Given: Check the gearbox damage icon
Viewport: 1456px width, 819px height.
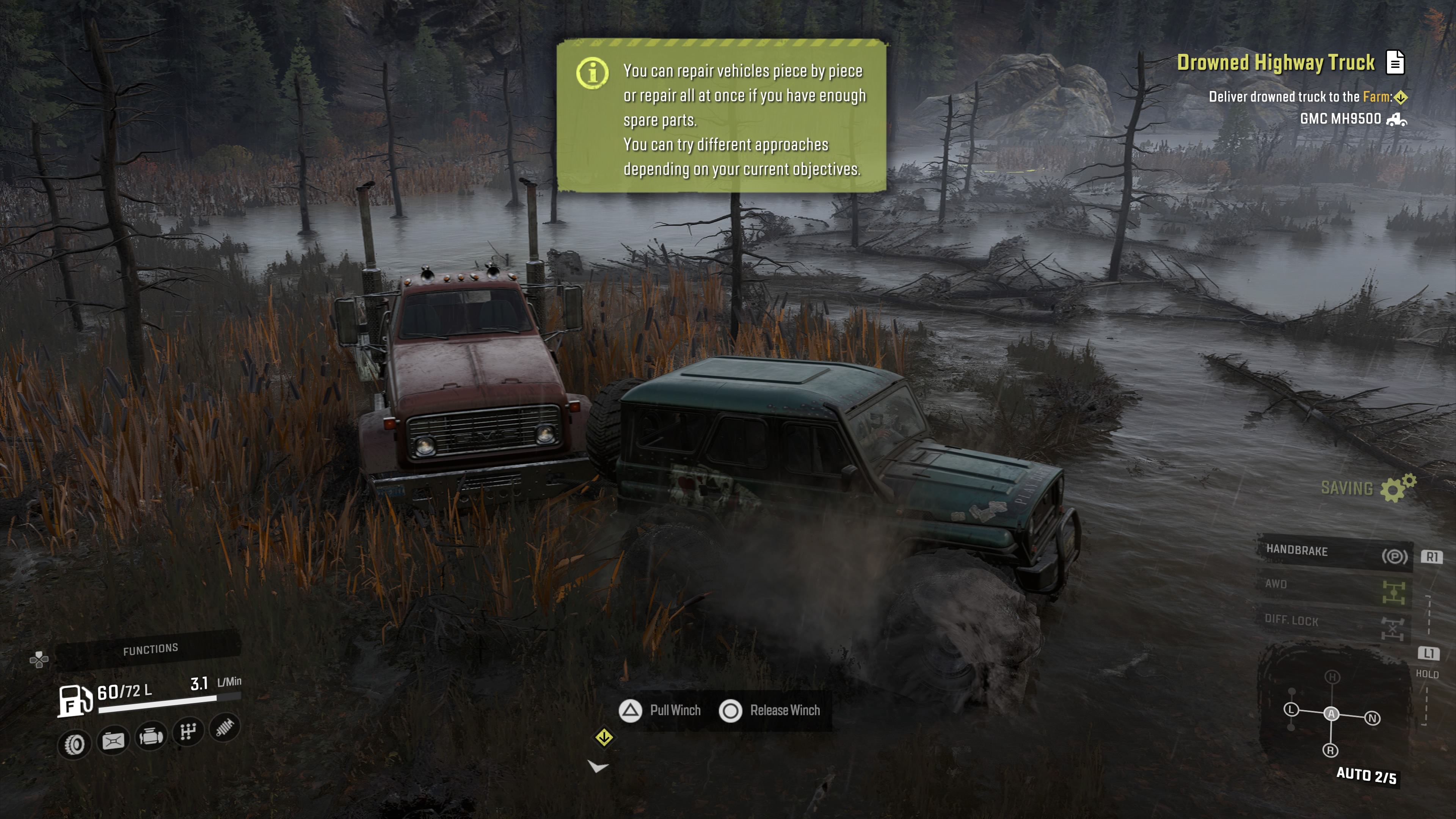Looking at the screenshot, I should pyautogui.click(x=188, y=732).
